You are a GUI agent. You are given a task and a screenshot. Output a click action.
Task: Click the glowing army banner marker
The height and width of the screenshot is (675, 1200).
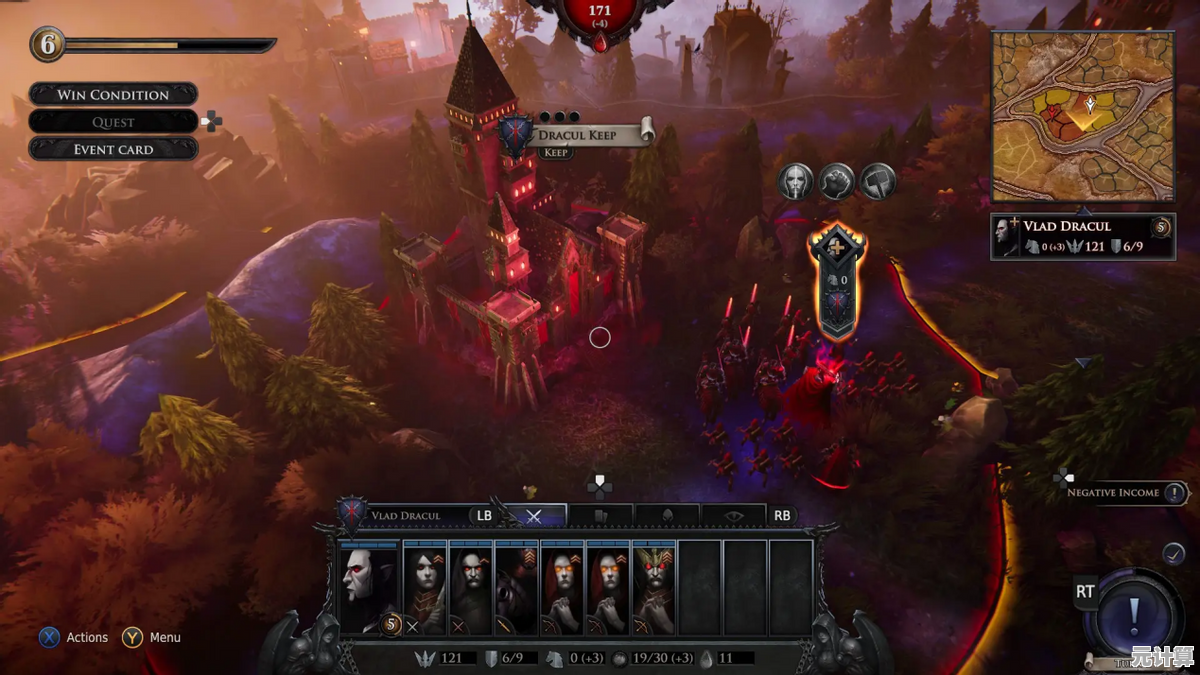[834, 283]
